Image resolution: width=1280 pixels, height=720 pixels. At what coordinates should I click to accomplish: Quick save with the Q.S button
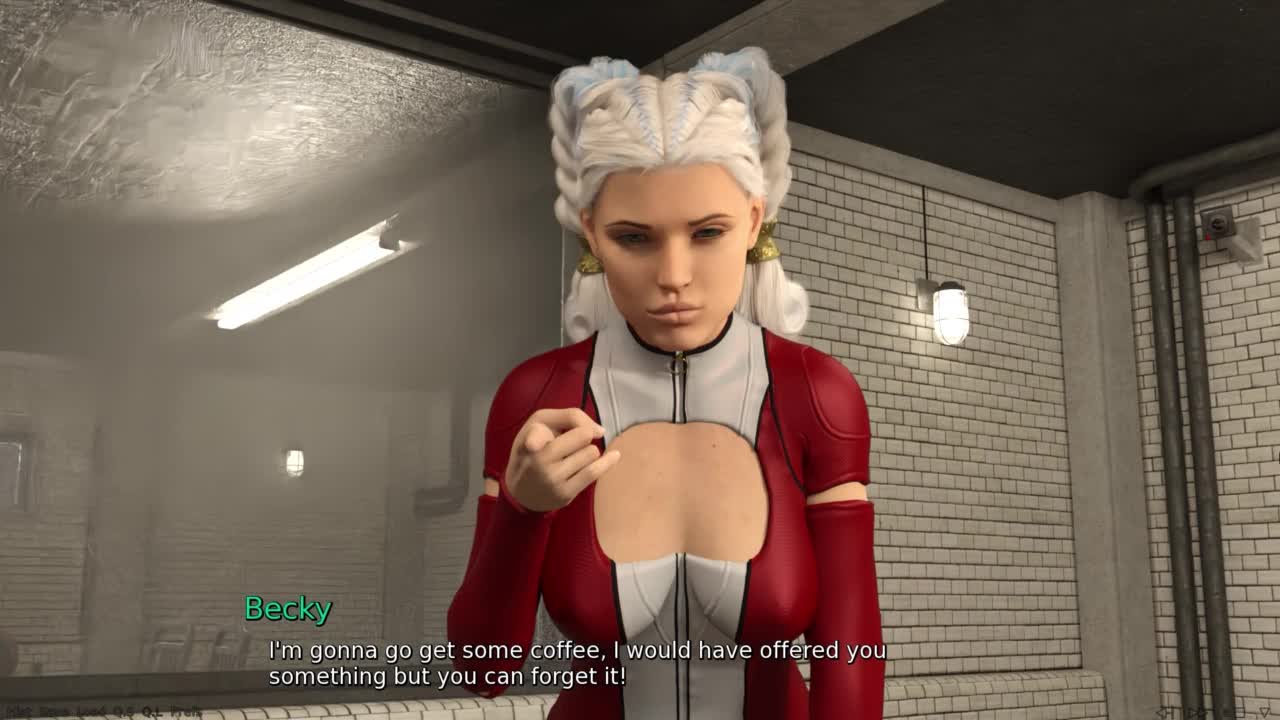[x=124, y=713]
